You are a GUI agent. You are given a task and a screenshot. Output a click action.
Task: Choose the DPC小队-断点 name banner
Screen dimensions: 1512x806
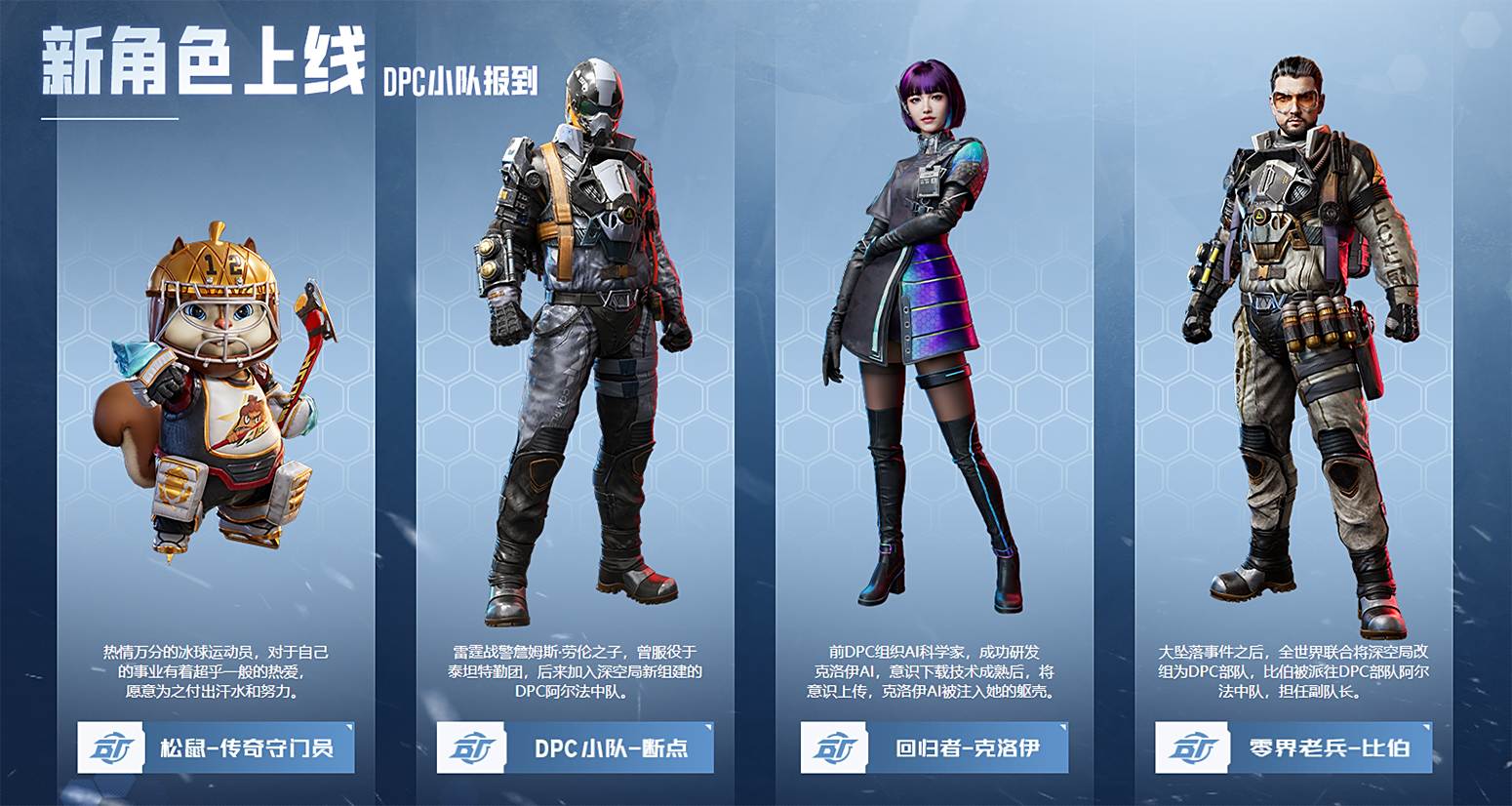click(x=576, y=748)
